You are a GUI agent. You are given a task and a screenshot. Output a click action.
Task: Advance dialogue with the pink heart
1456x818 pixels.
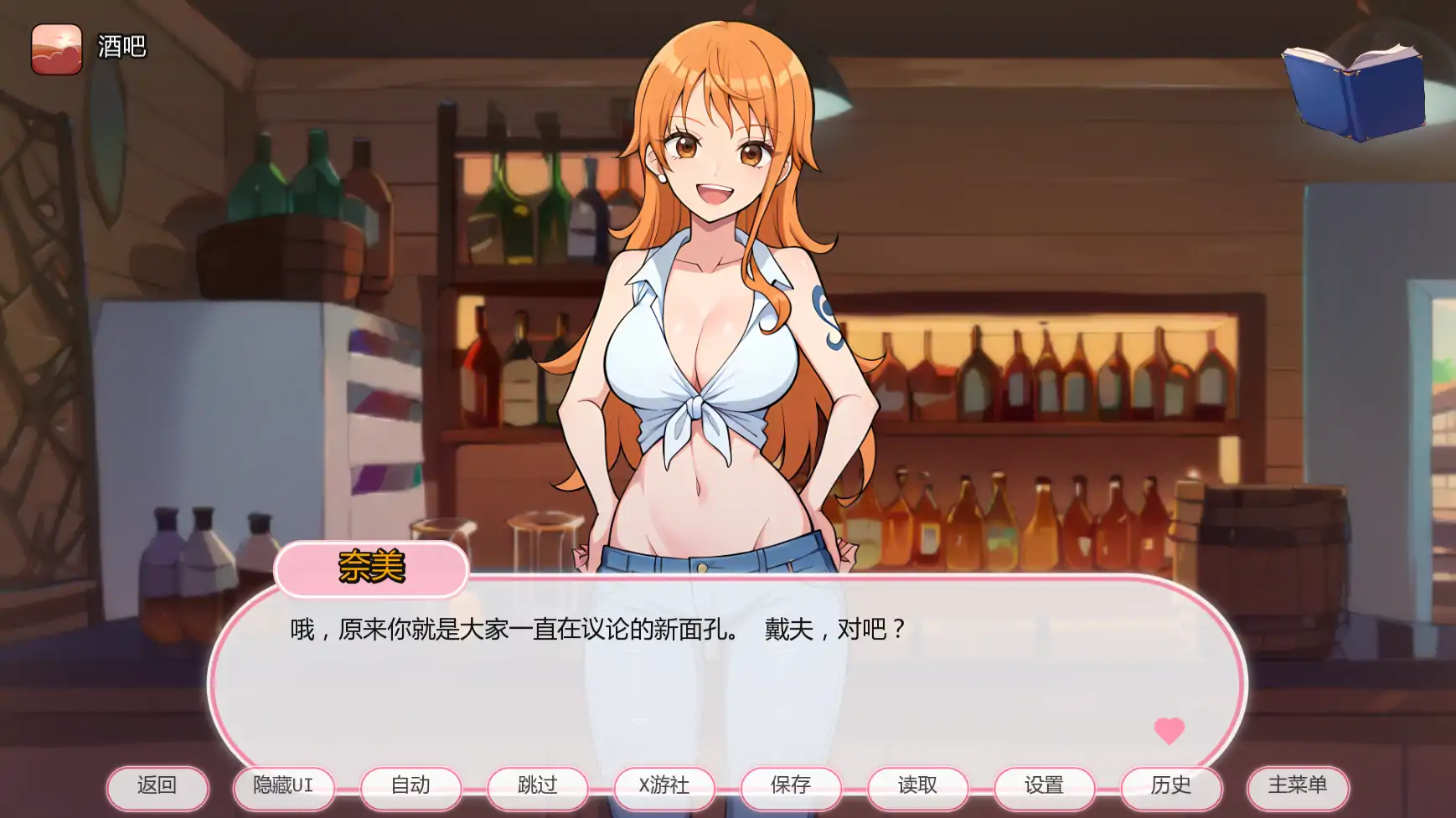tap(1169, 730)
